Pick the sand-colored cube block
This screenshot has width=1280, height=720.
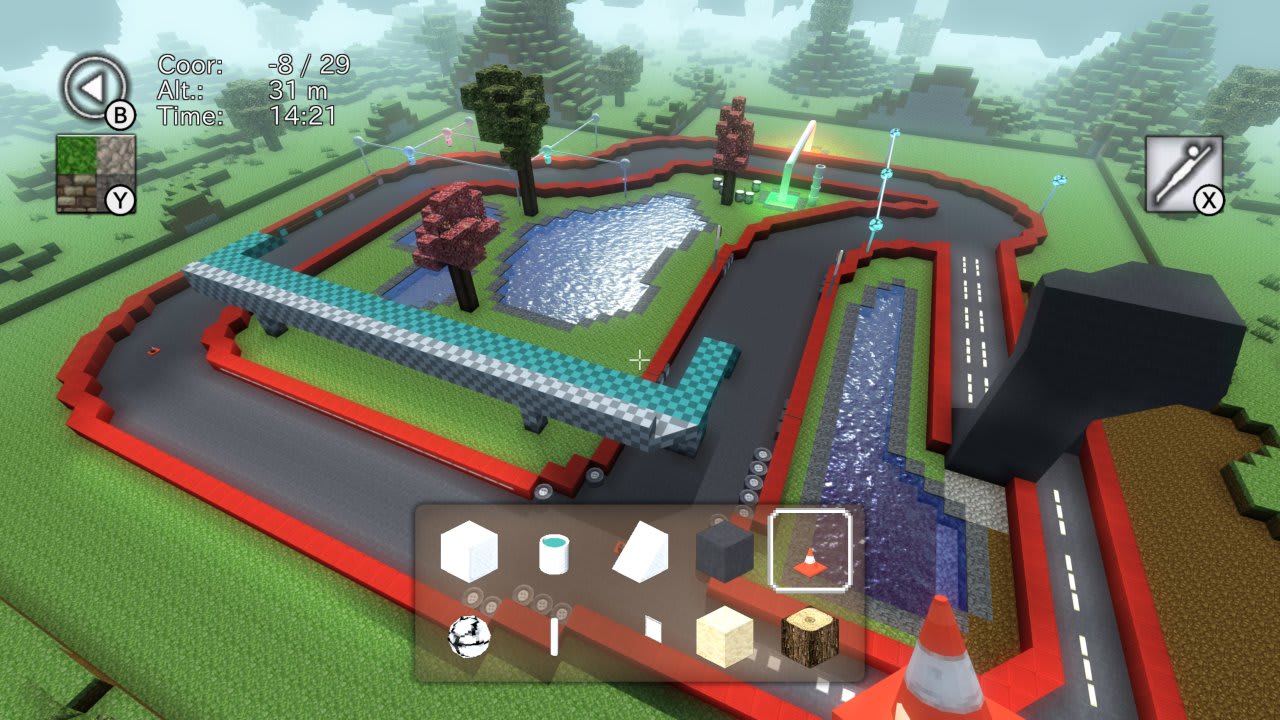[724, 636]
